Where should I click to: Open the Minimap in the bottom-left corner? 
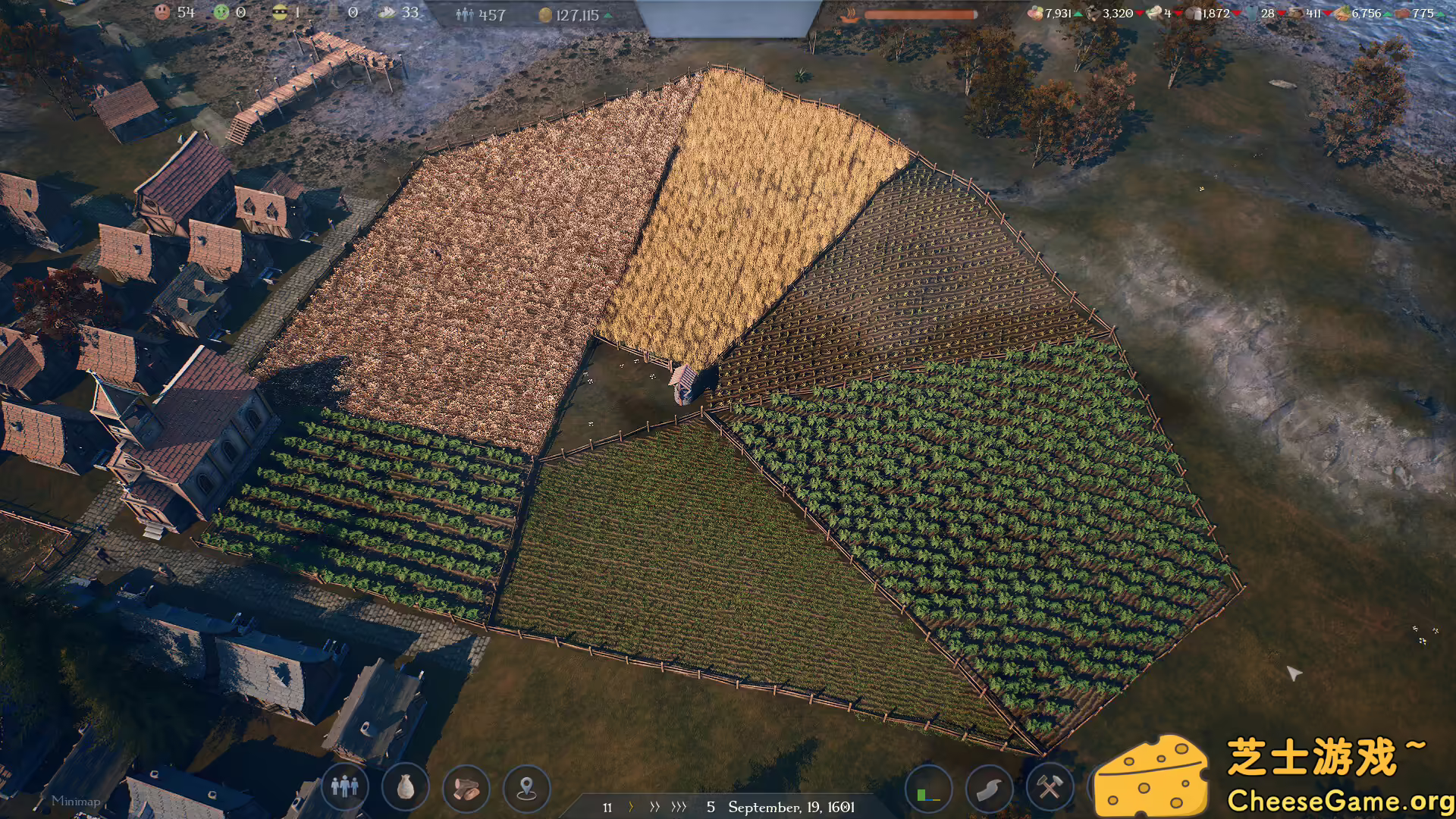76,800
